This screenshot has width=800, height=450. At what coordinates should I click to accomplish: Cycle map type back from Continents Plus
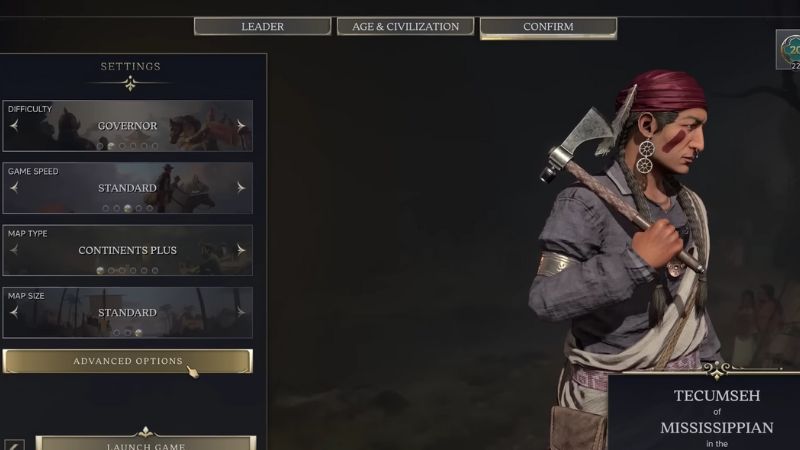pos(15,250)
